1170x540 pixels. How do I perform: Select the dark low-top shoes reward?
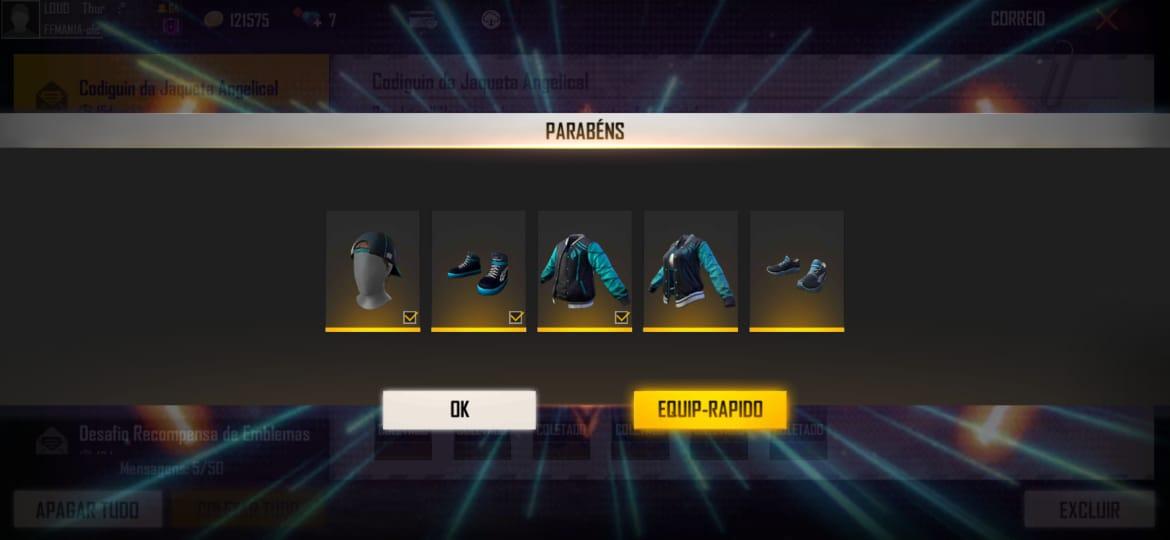point(796,268)
